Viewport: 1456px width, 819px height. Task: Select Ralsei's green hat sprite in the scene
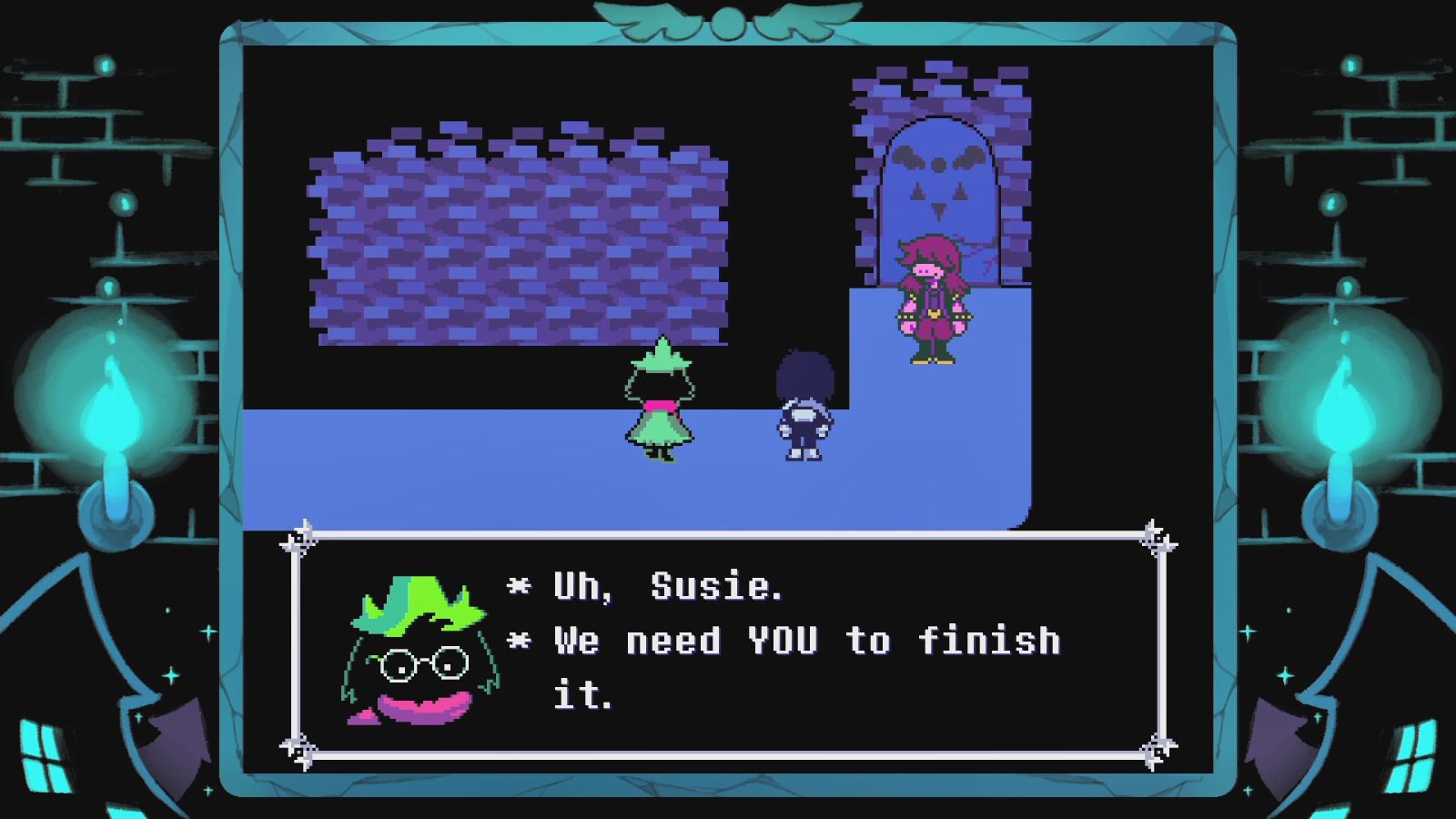click(662, 359)
